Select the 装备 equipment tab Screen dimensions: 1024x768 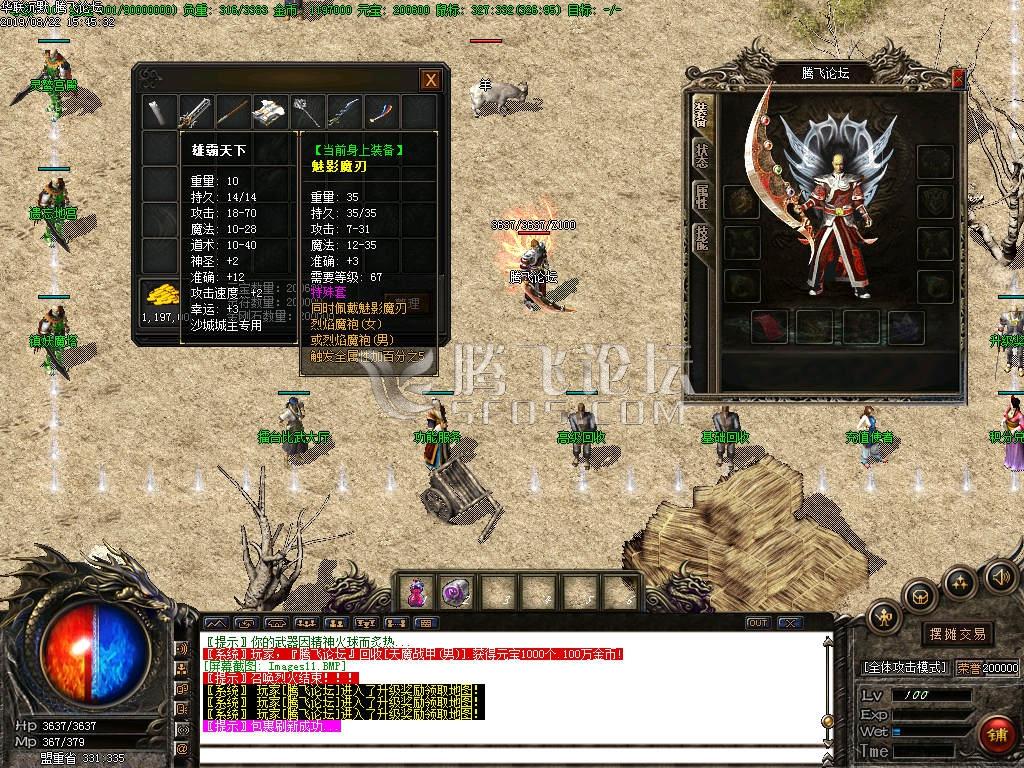click(x=702, y=115)
